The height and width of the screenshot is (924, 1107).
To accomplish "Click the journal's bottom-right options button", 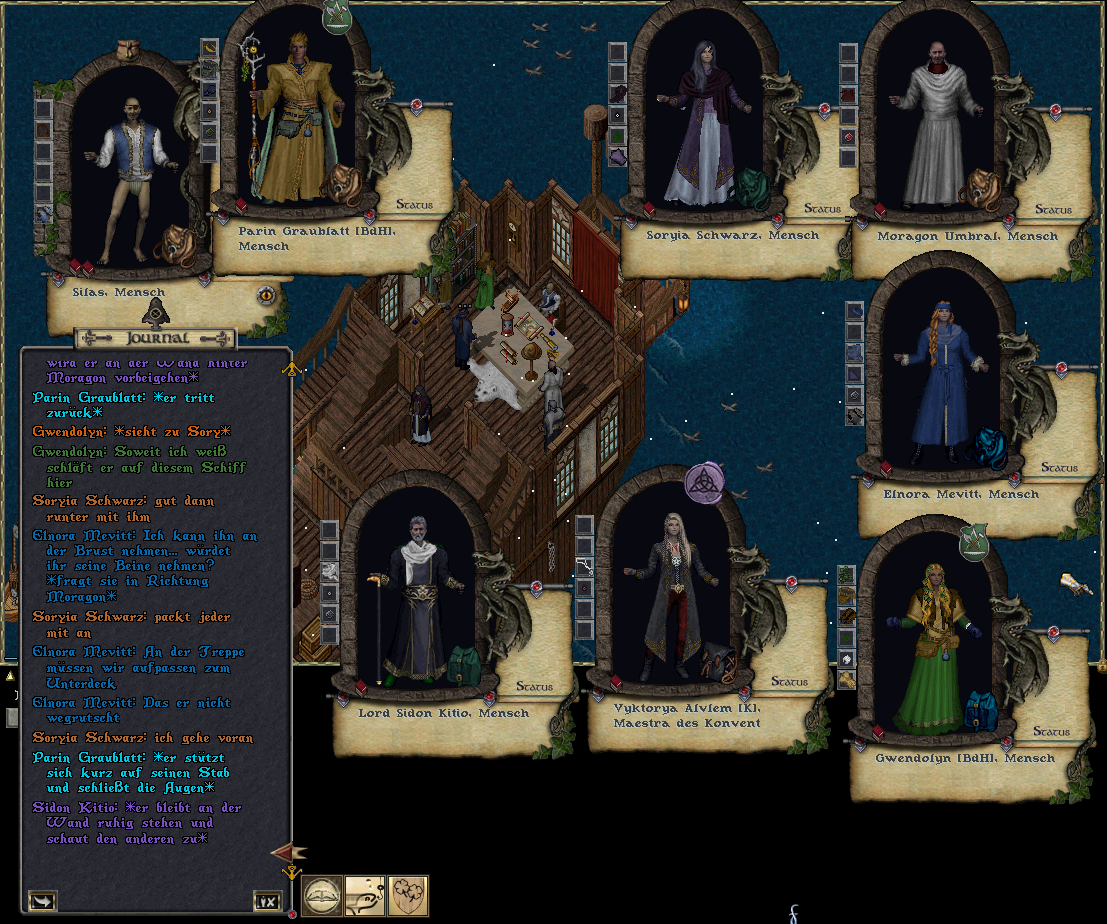I will tap(266, 900).
